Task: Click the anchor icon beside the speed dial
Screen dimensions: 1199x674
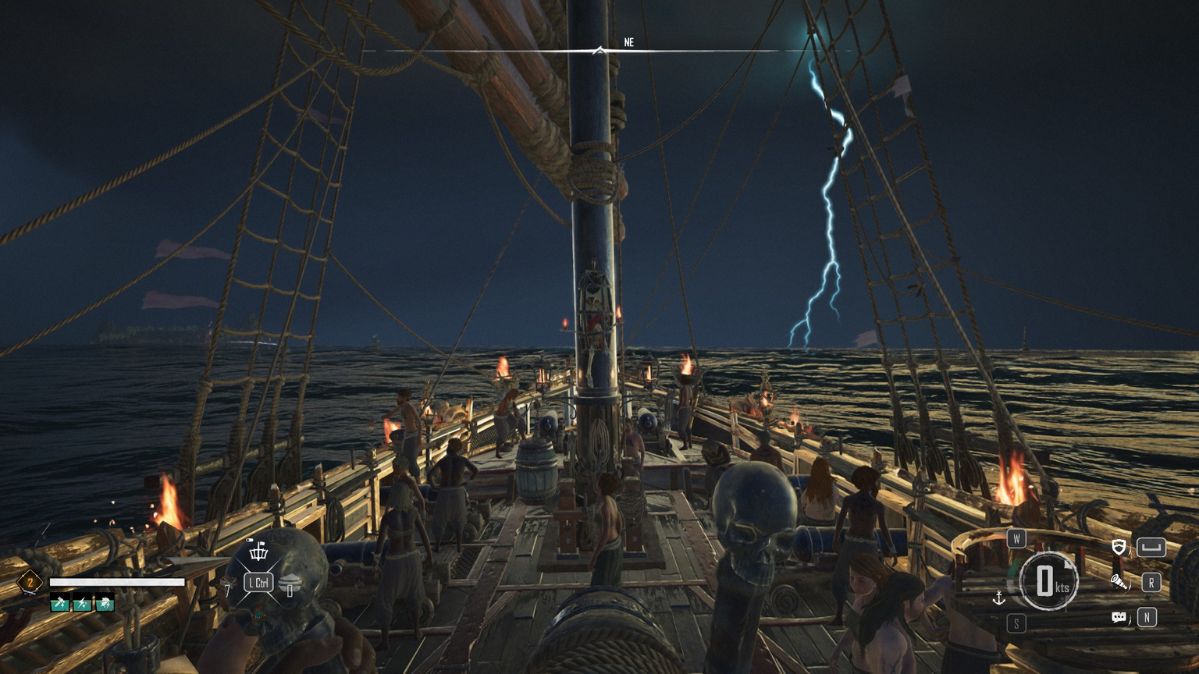Action: tap(997, 598)
